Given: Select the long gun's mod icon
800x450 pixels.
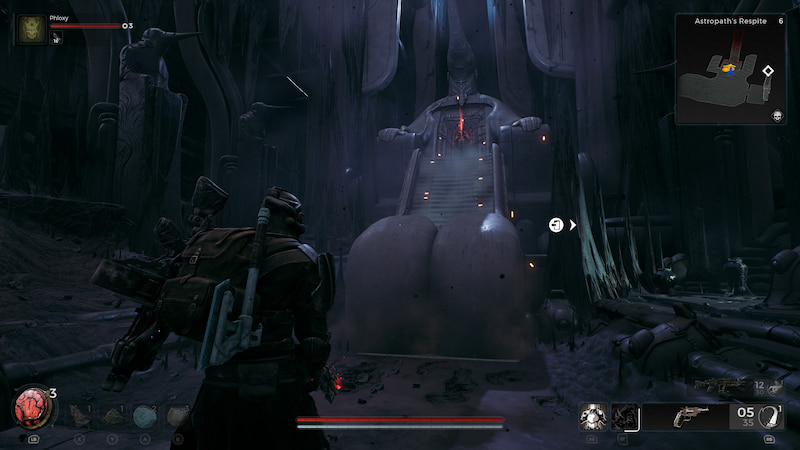Looking at the screenshot, I should click(774, 387).
